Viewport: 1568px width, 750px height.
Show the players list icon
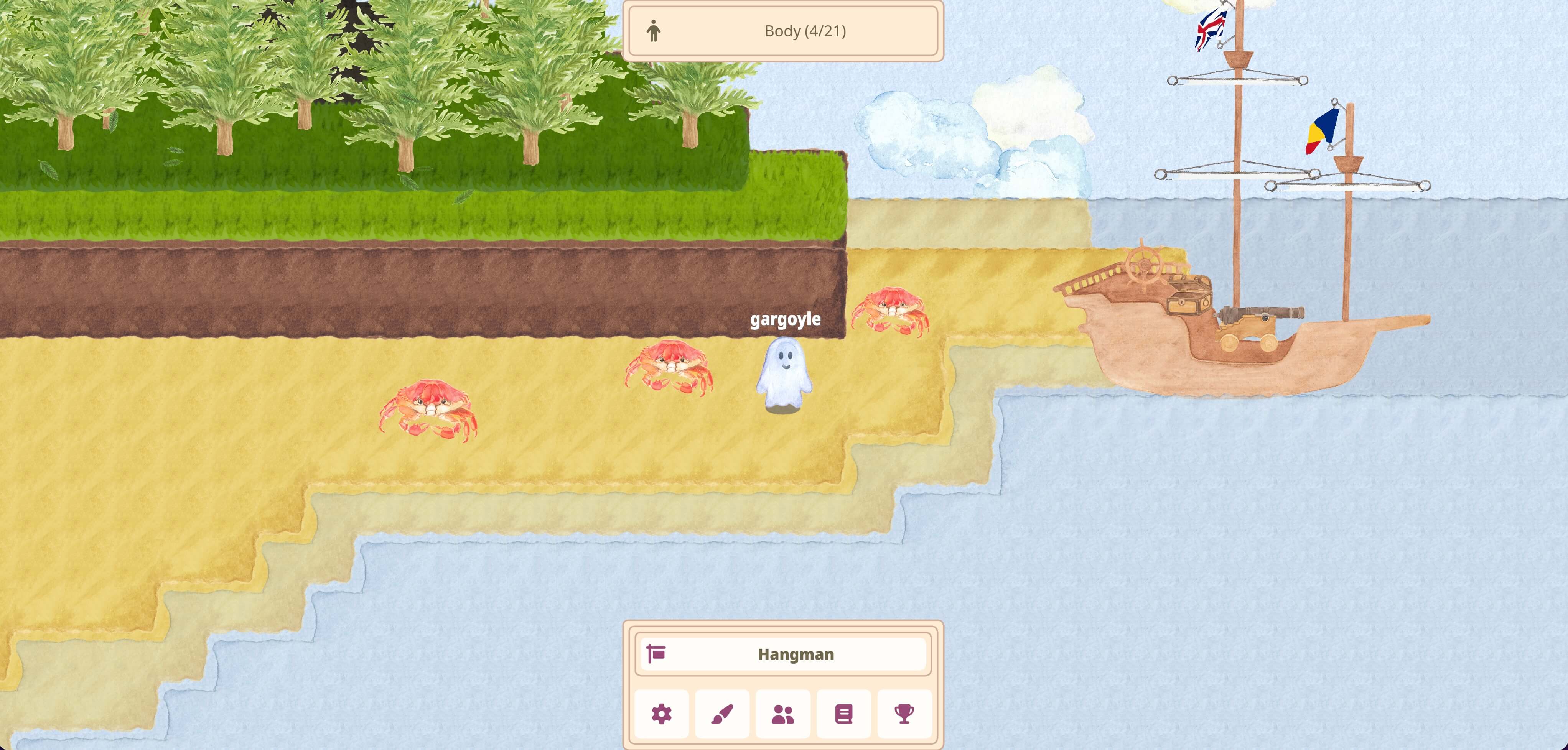[x=783, y=714]
